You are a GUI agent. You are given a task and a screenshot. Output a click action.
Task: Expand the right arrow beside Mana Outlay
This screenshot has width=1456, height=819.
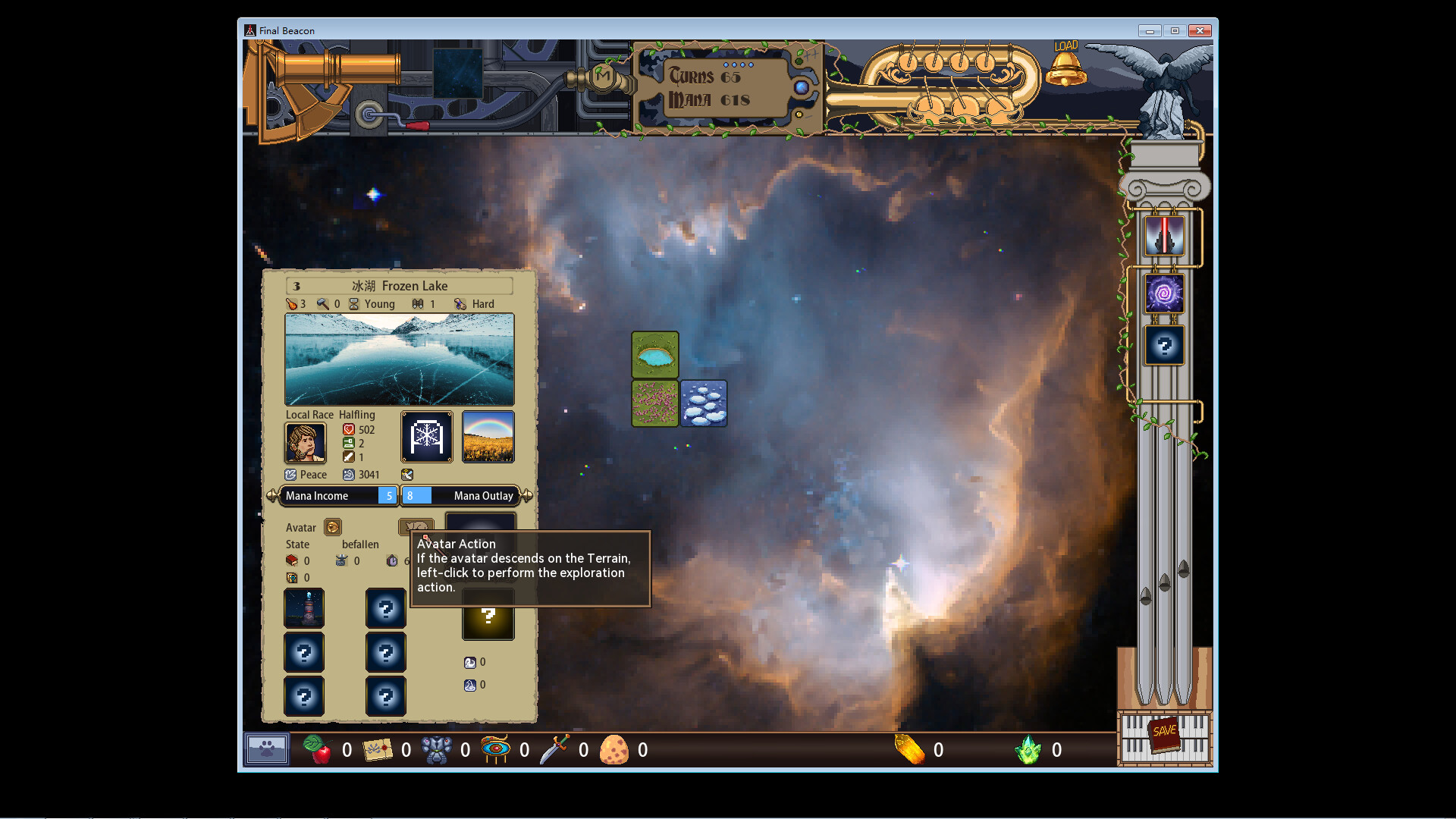coord(526,495)
